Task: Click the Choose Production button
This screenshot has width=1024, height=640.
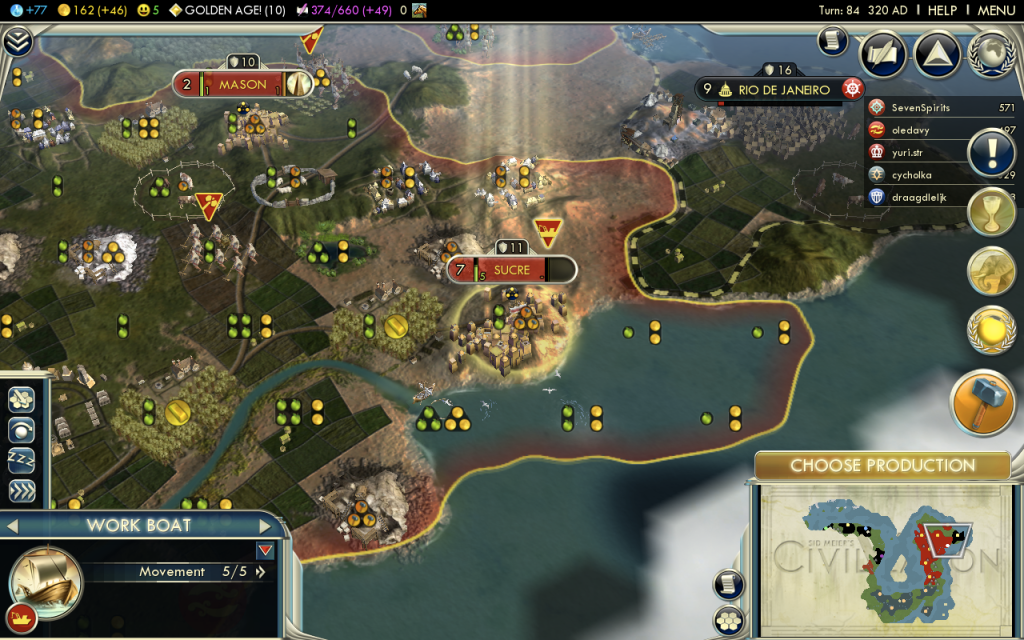Action: coord(882,465)
